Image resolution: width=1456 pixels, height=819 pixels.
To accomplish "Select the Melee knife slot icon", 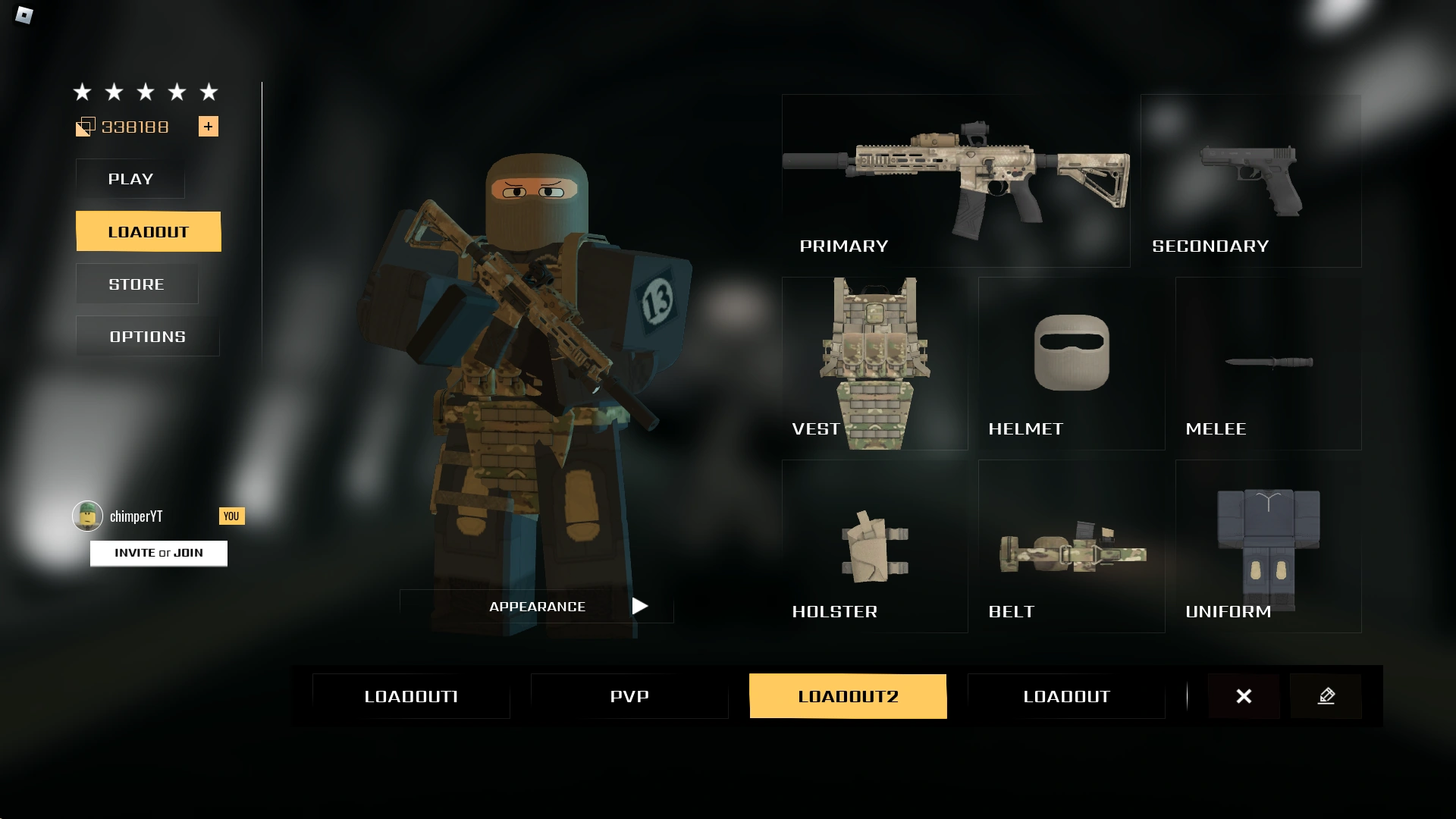I will coord(1268,362).
